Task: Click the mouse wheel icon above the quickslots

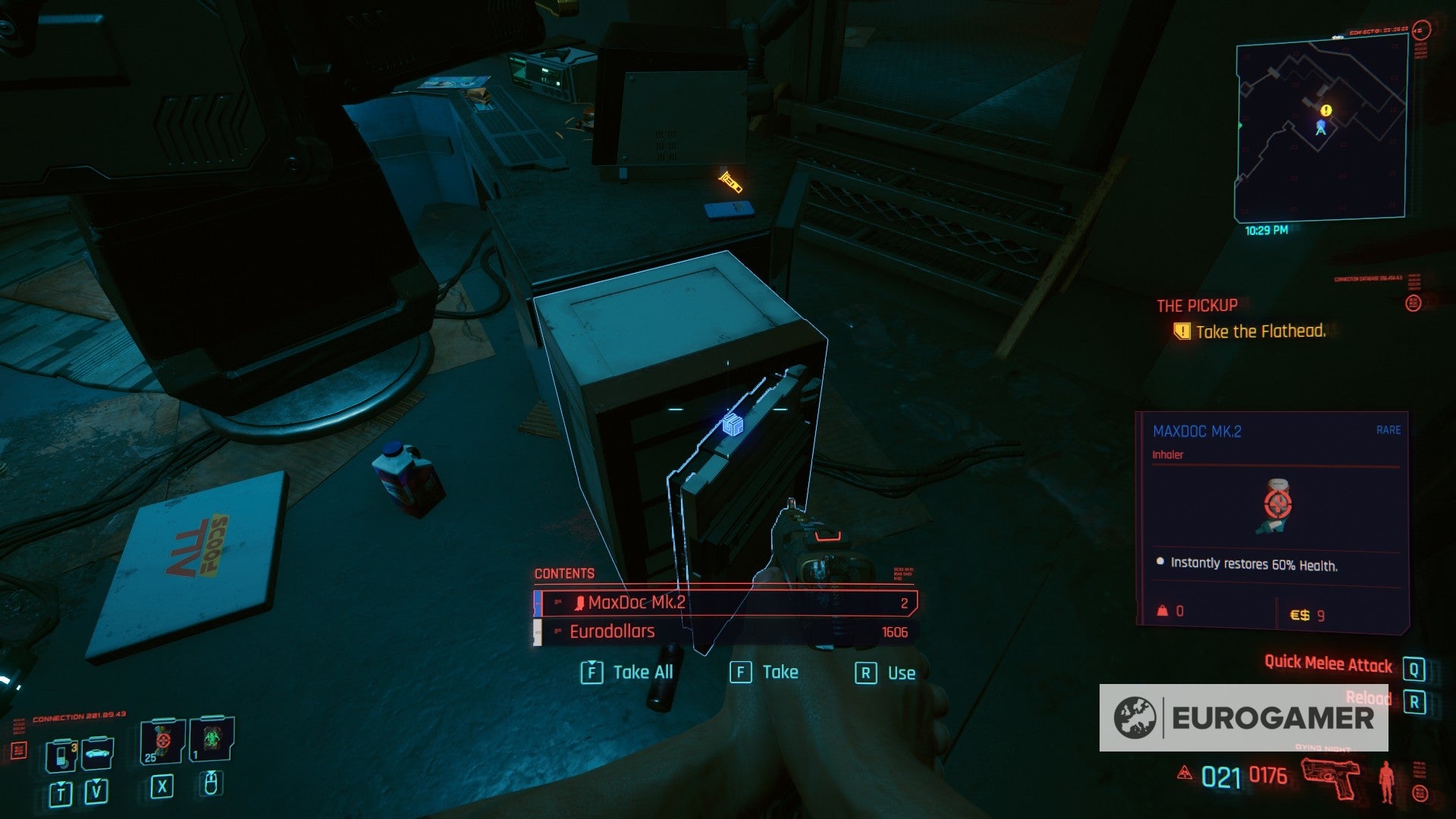Action: pos(211,785)
